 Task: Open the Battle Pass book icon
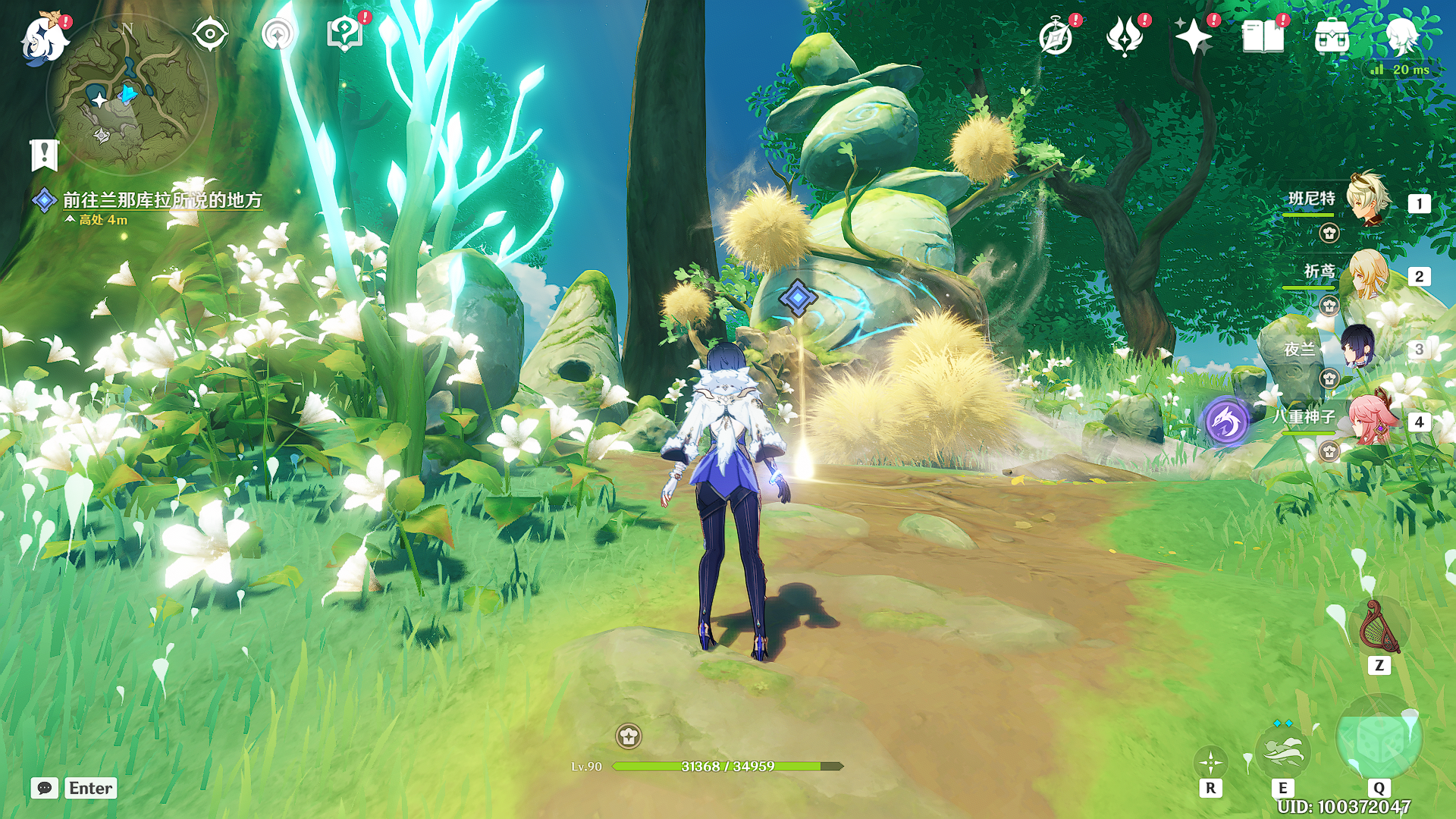[x=1263, y=36]
